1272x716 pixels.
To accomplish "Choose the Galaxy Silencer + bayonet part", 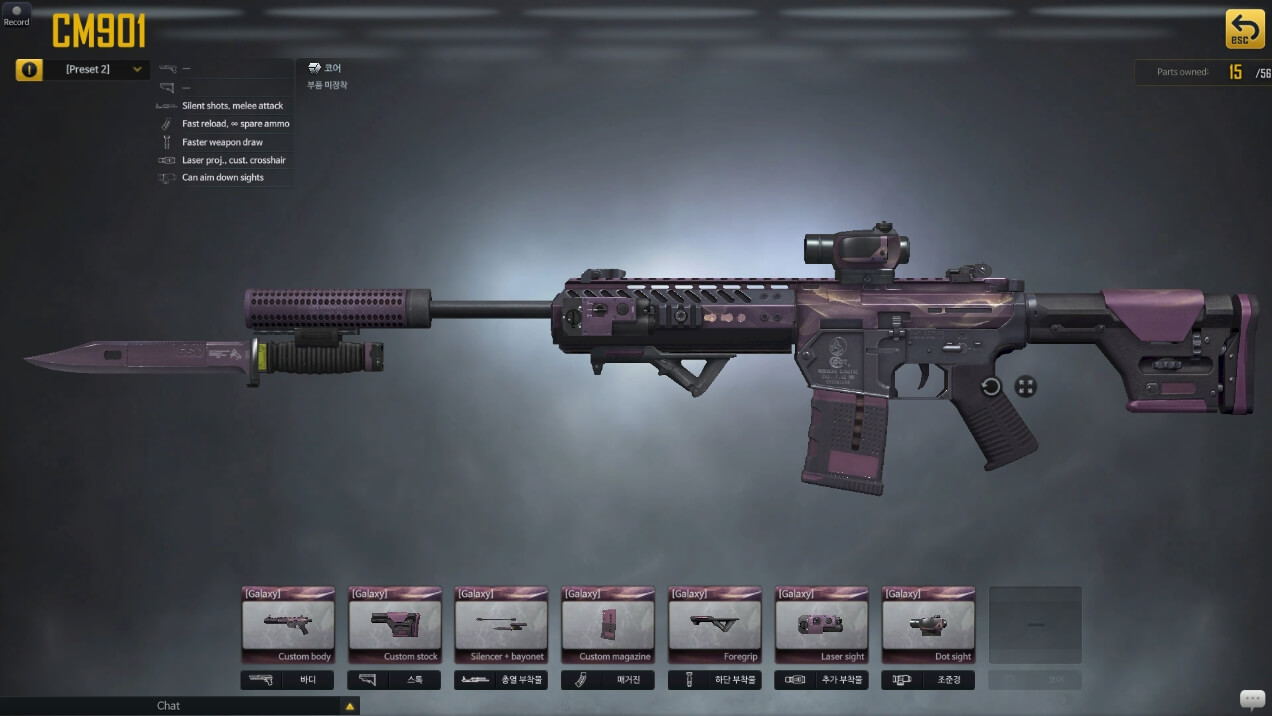I will (502, 625).
